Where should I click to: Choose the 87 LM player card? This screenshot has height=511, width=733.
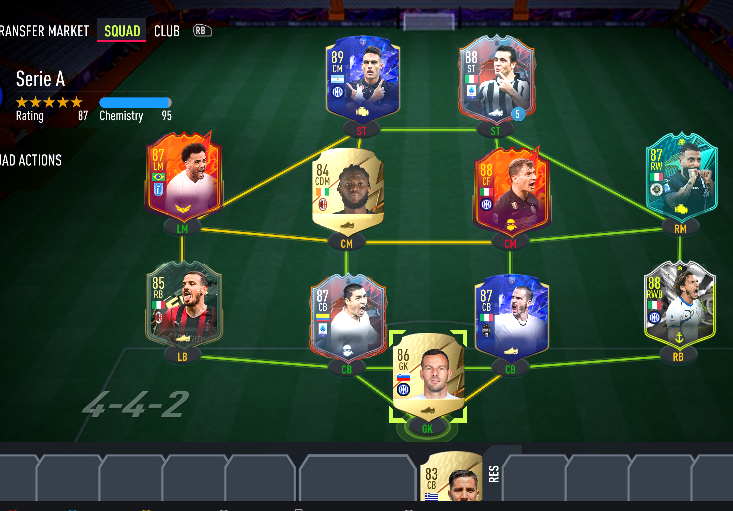pos(184,178)
